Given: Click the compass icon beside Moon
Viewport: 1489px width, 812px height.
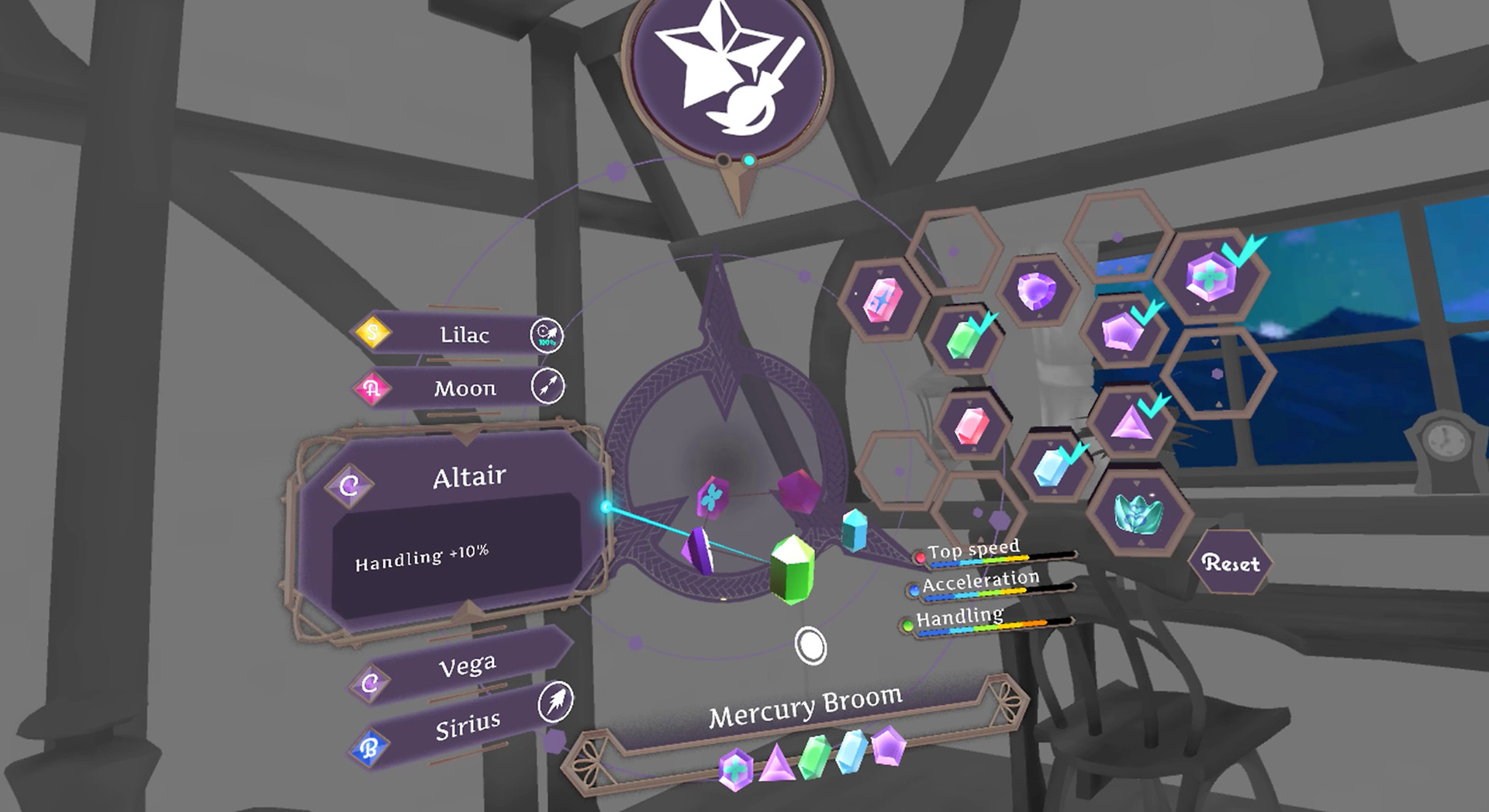Looking at the screenshot, I should click(548, 386).
